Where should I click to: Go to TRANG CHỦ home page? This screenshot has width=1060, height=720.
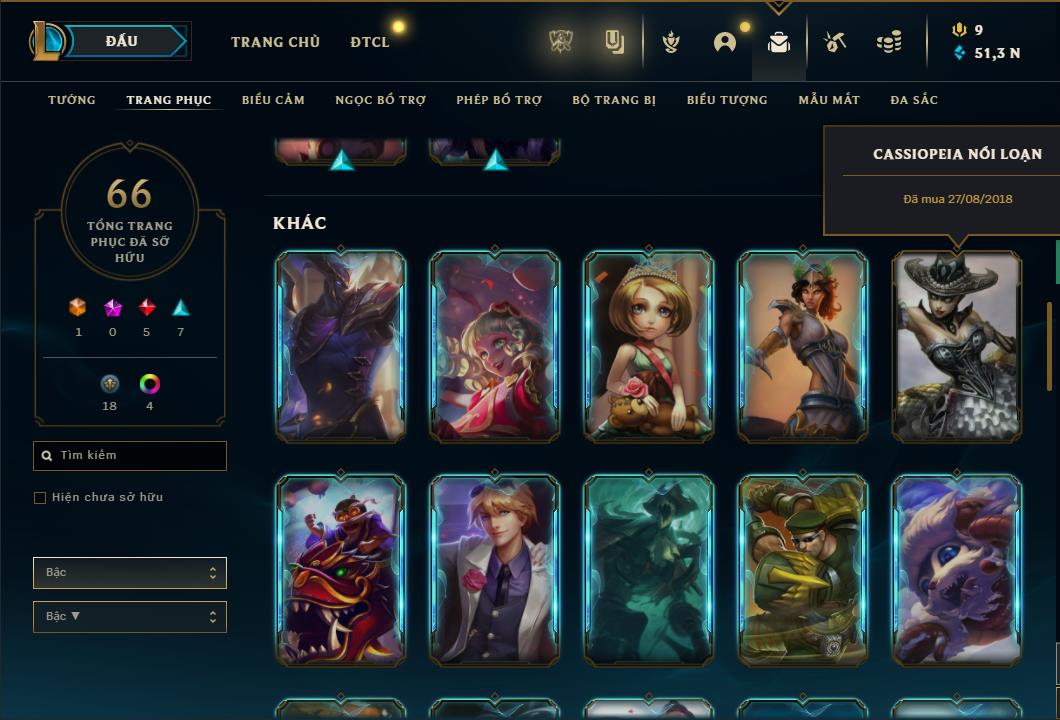[275, 42]
